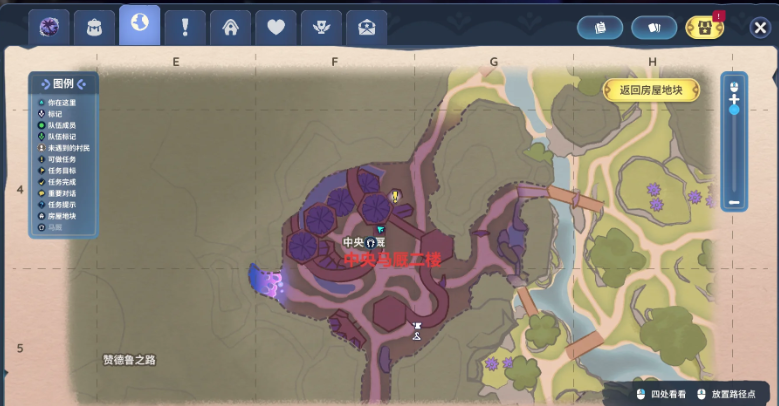779x406 pixels.
Task: Switch to the house icon tab
Action: [230, 28]
